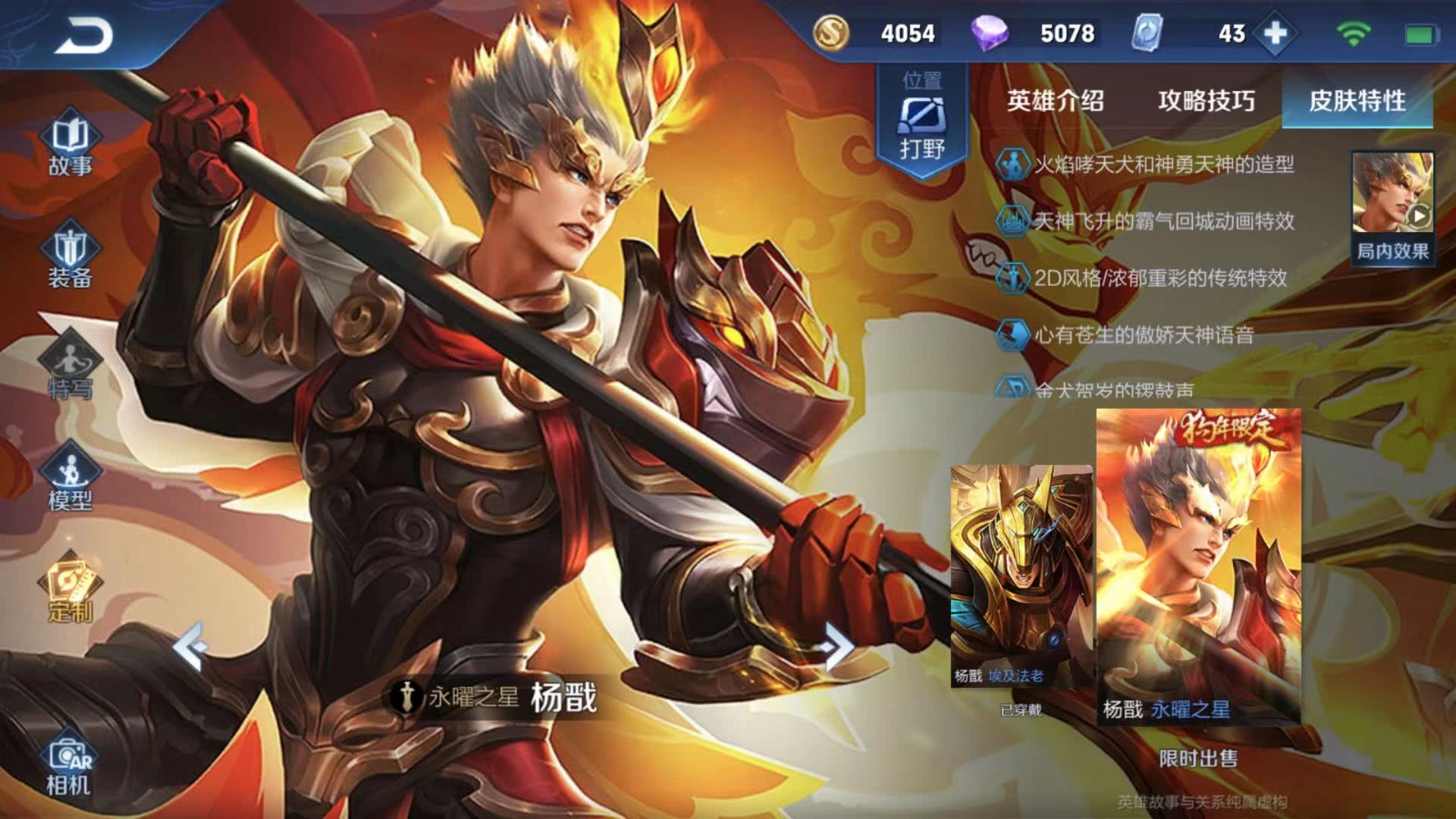Viewport: 1456px width, 819px height.
Task: Show next hero with right arrow
Action: 836,646
